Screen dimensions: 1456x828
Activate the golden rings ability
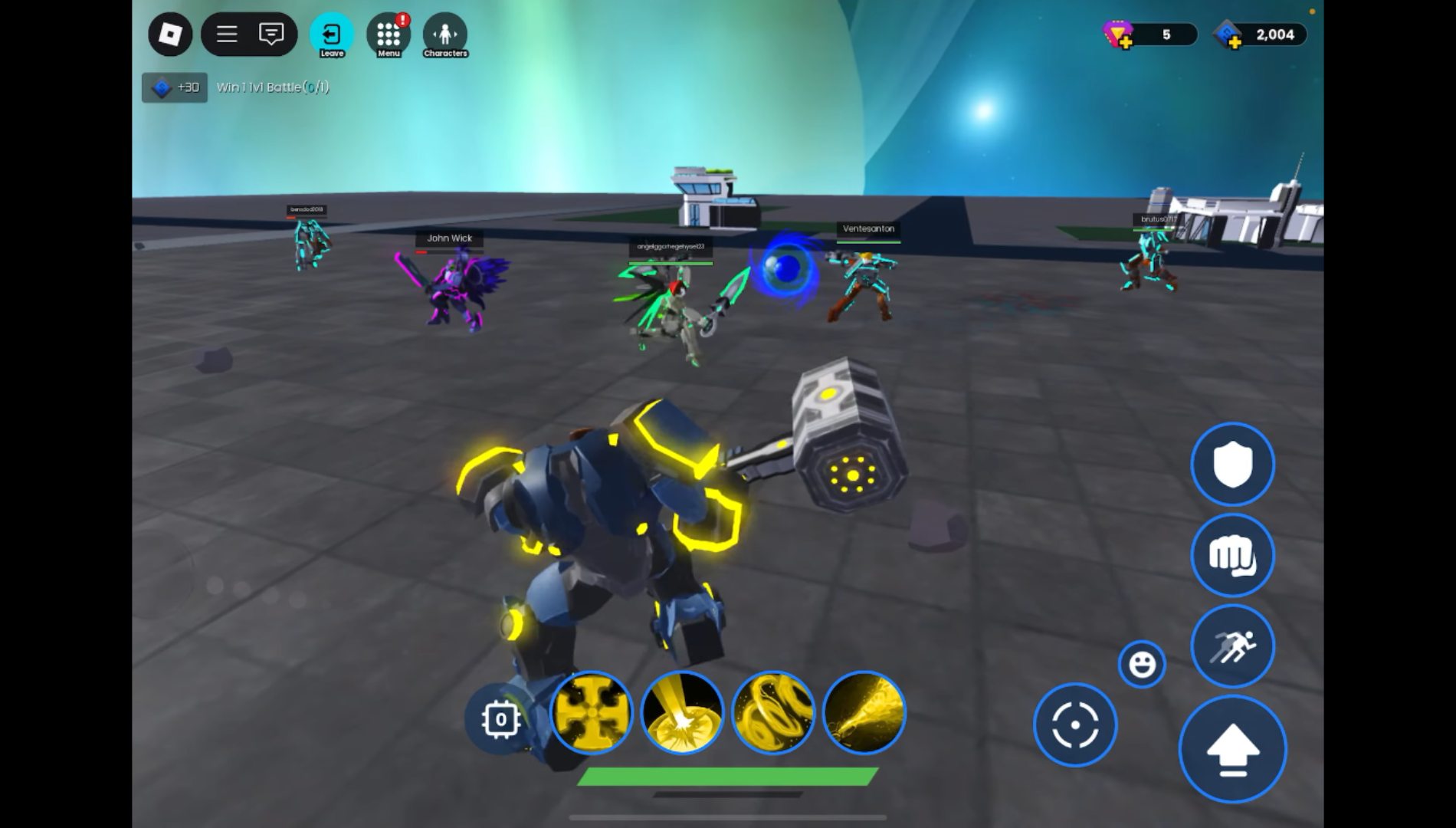click(x=772, y=712)
